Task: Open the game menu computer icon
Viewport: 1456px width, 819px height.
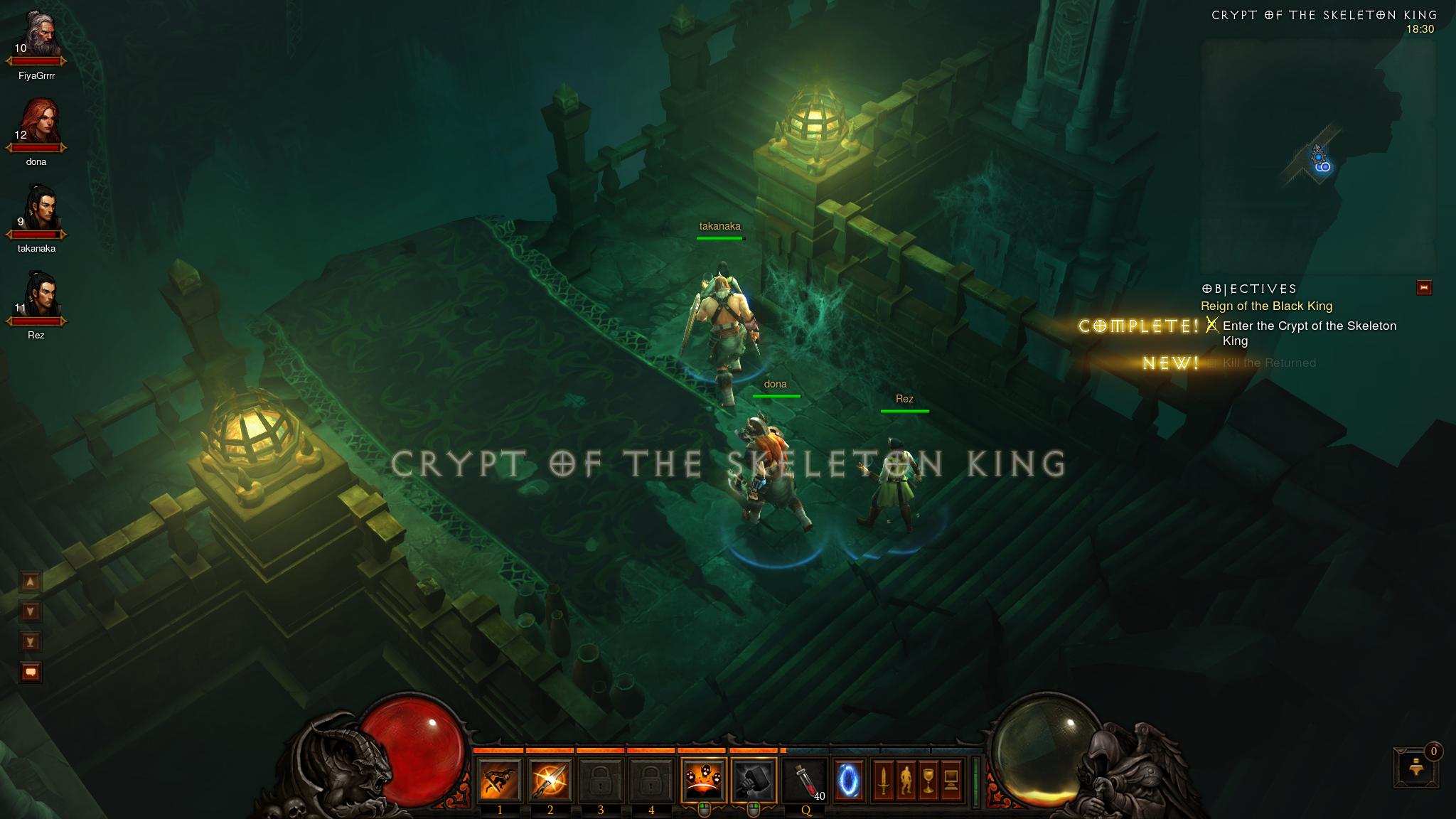Action: coord(951,781)
